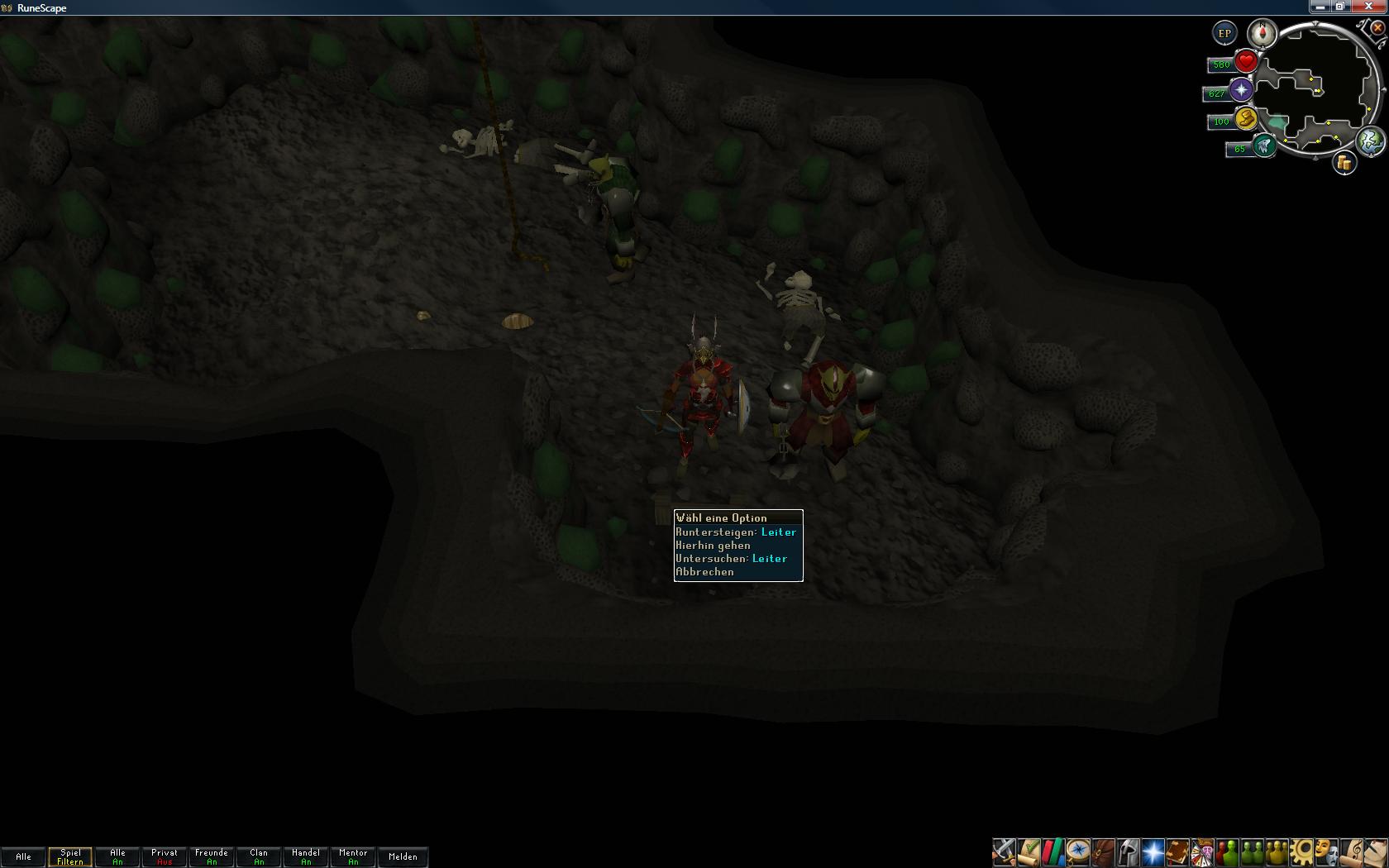Click the EP counter button
The width and height of the screenshot is (1389, 868).
pos(1224,34)
